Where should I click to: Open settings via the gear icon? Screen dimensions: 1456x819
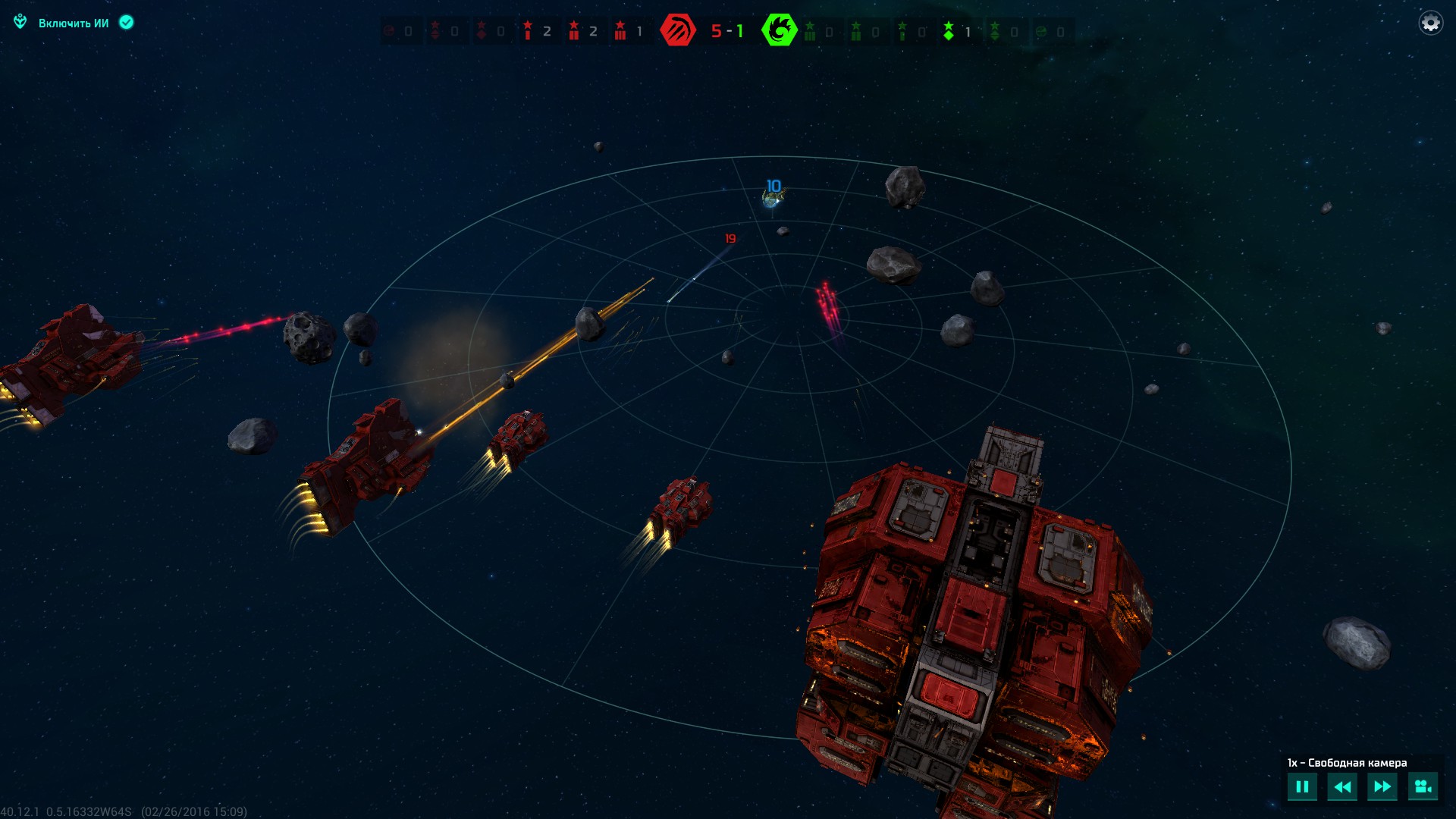pos(1430,23)
